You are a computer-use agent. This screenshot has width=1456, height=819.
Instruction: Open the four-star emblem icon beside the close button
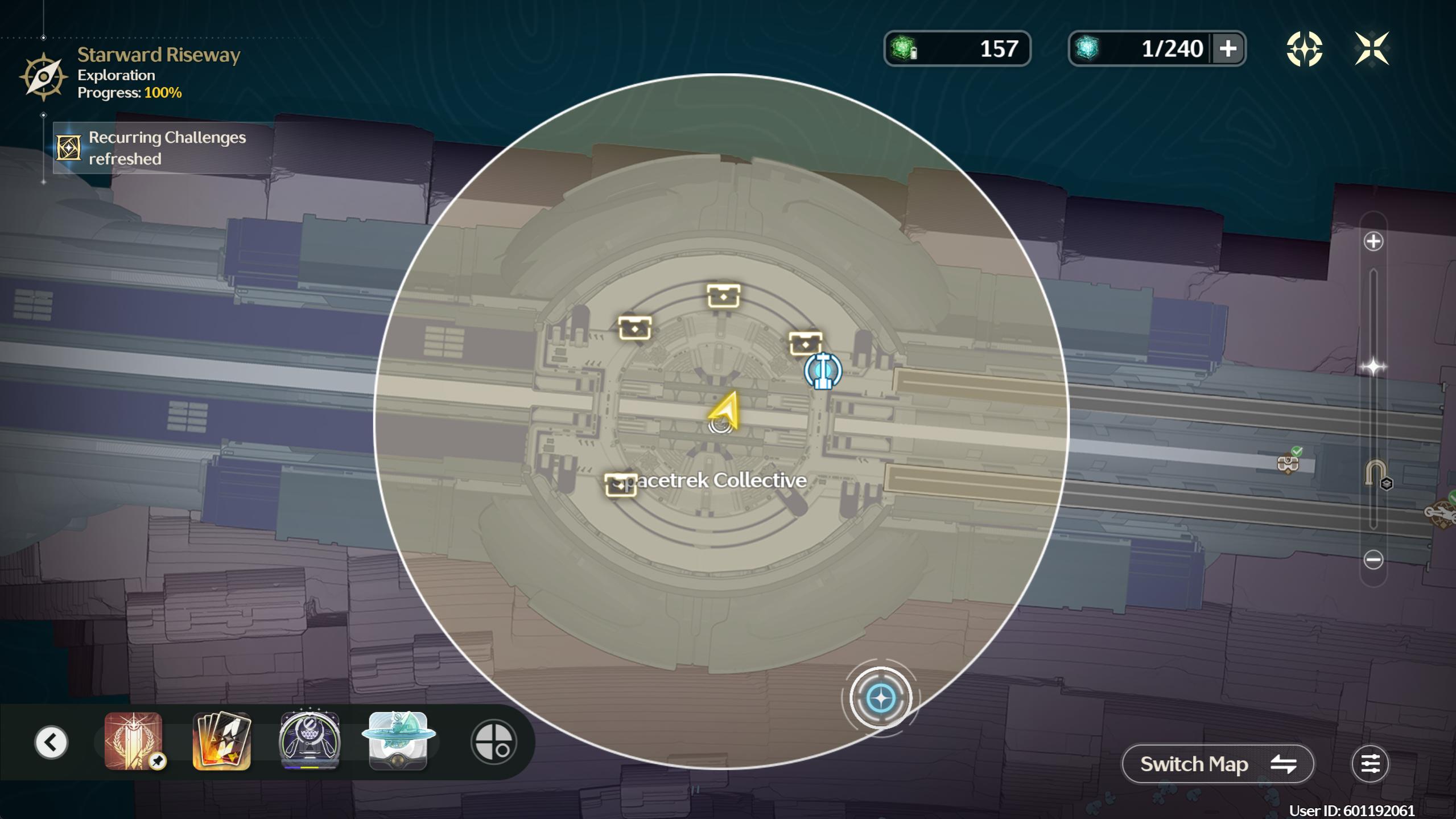(1304, 49)
